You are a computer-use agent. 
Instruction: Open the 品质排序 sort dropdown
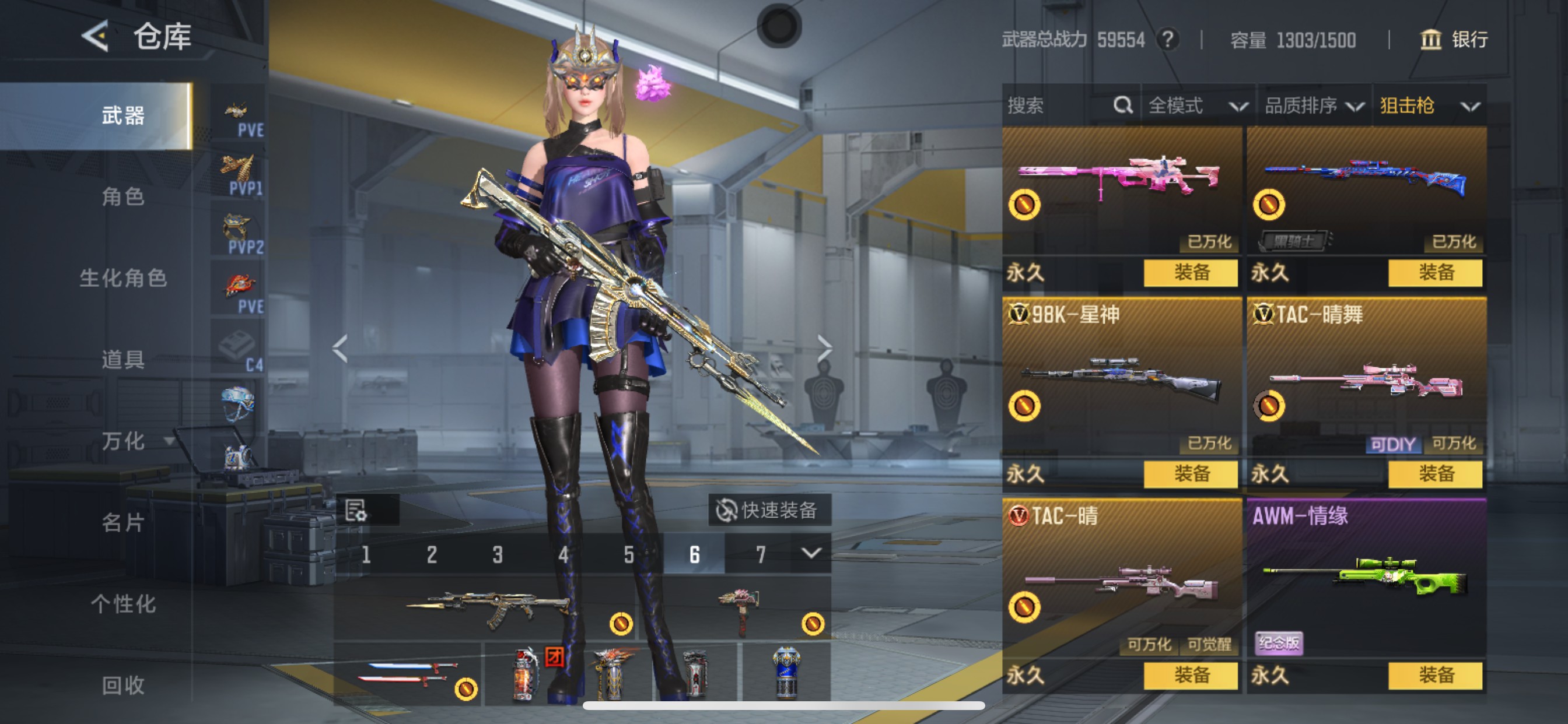click(x=1314, y=106)
